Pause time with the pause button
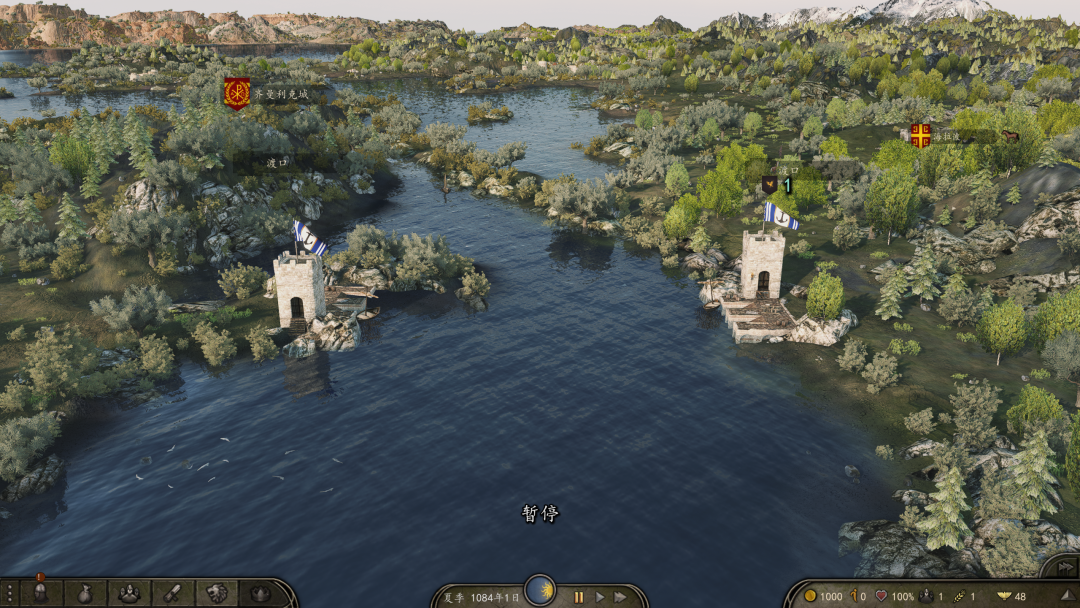Image resolution: width=1080 pixels, height=608 pixels. pos(578,597)
